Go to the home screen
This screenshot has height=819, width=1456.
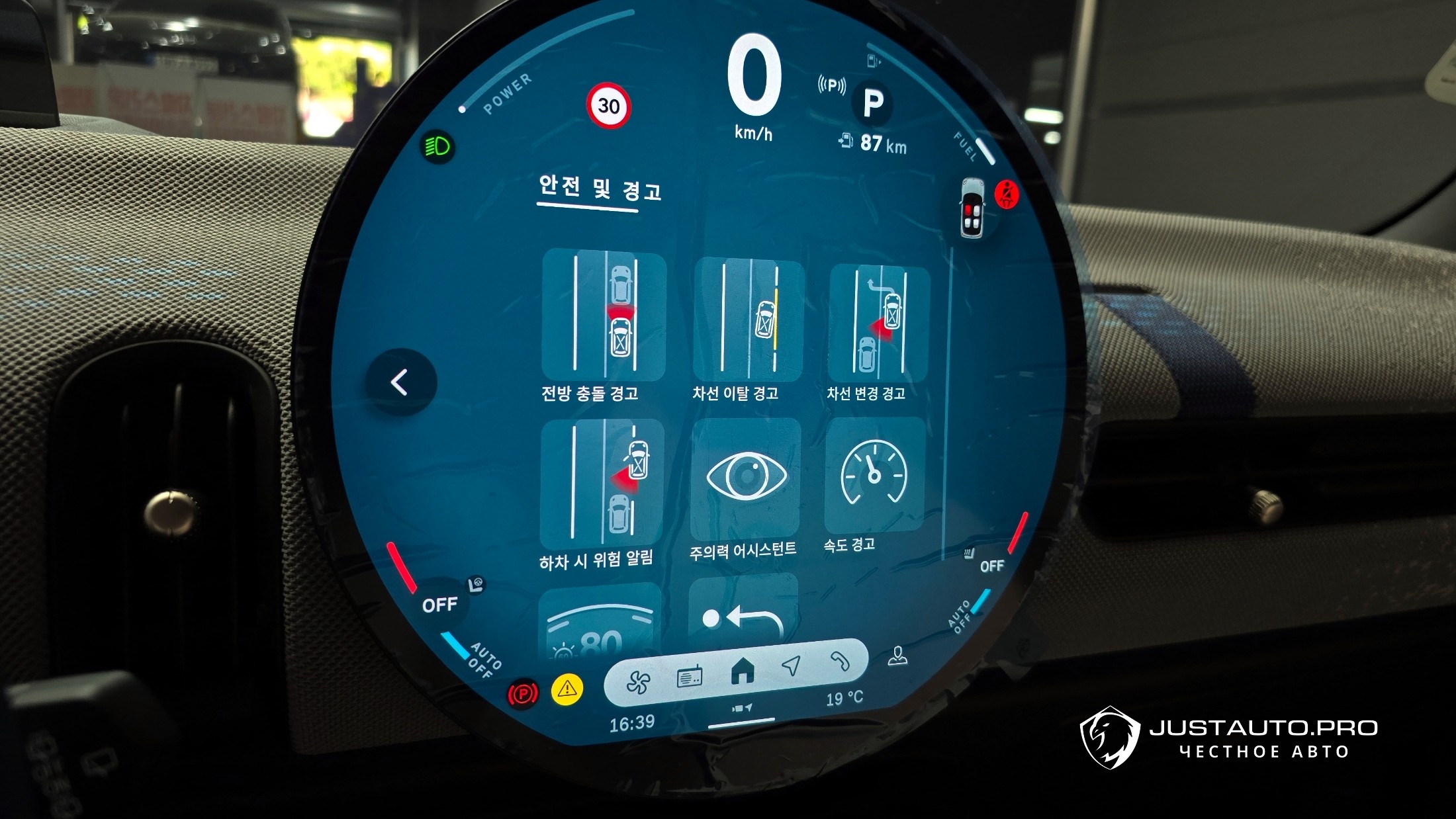[x=743, y=672]
